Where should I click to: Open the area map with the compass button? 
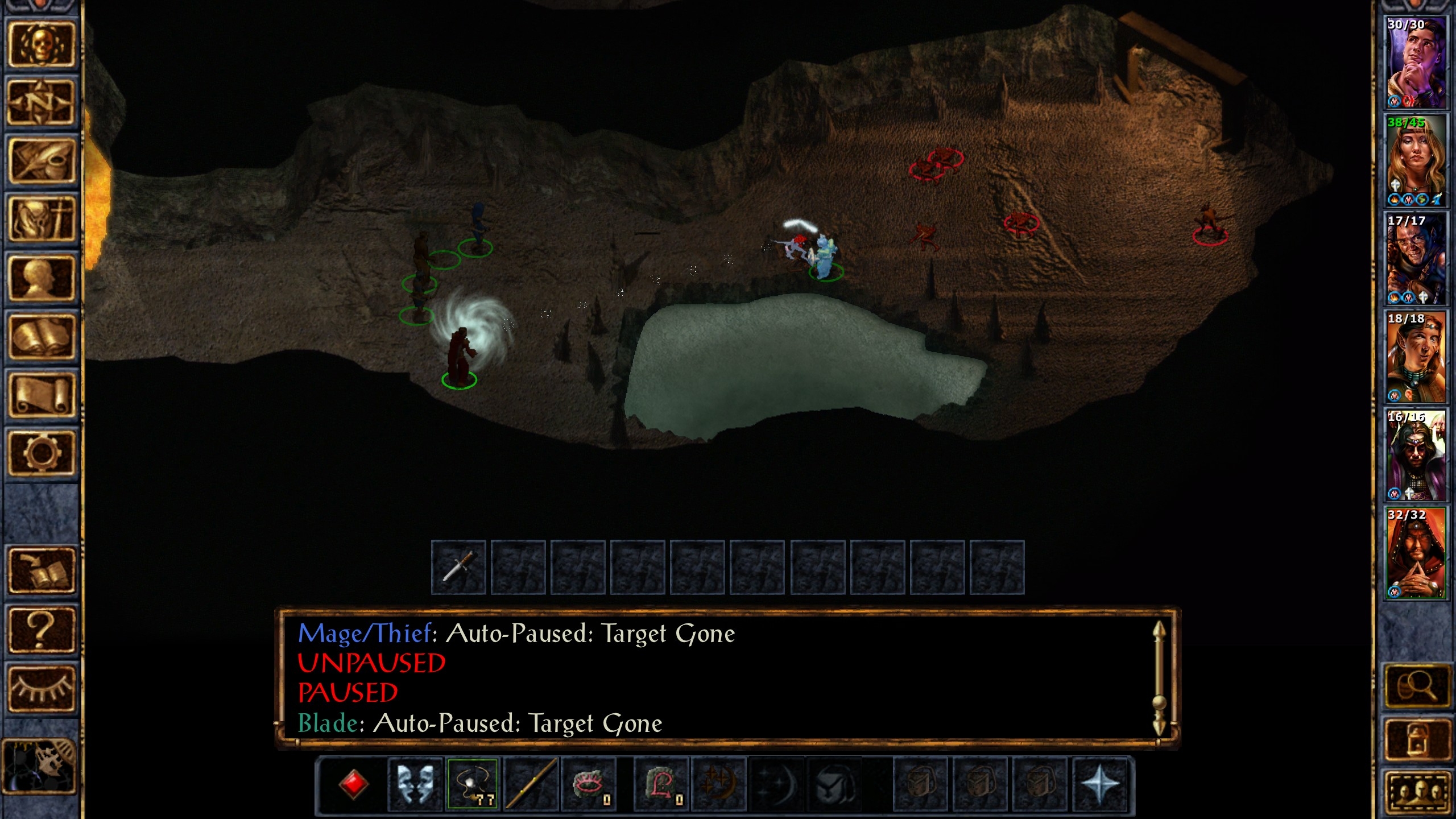tap(41, 103)
